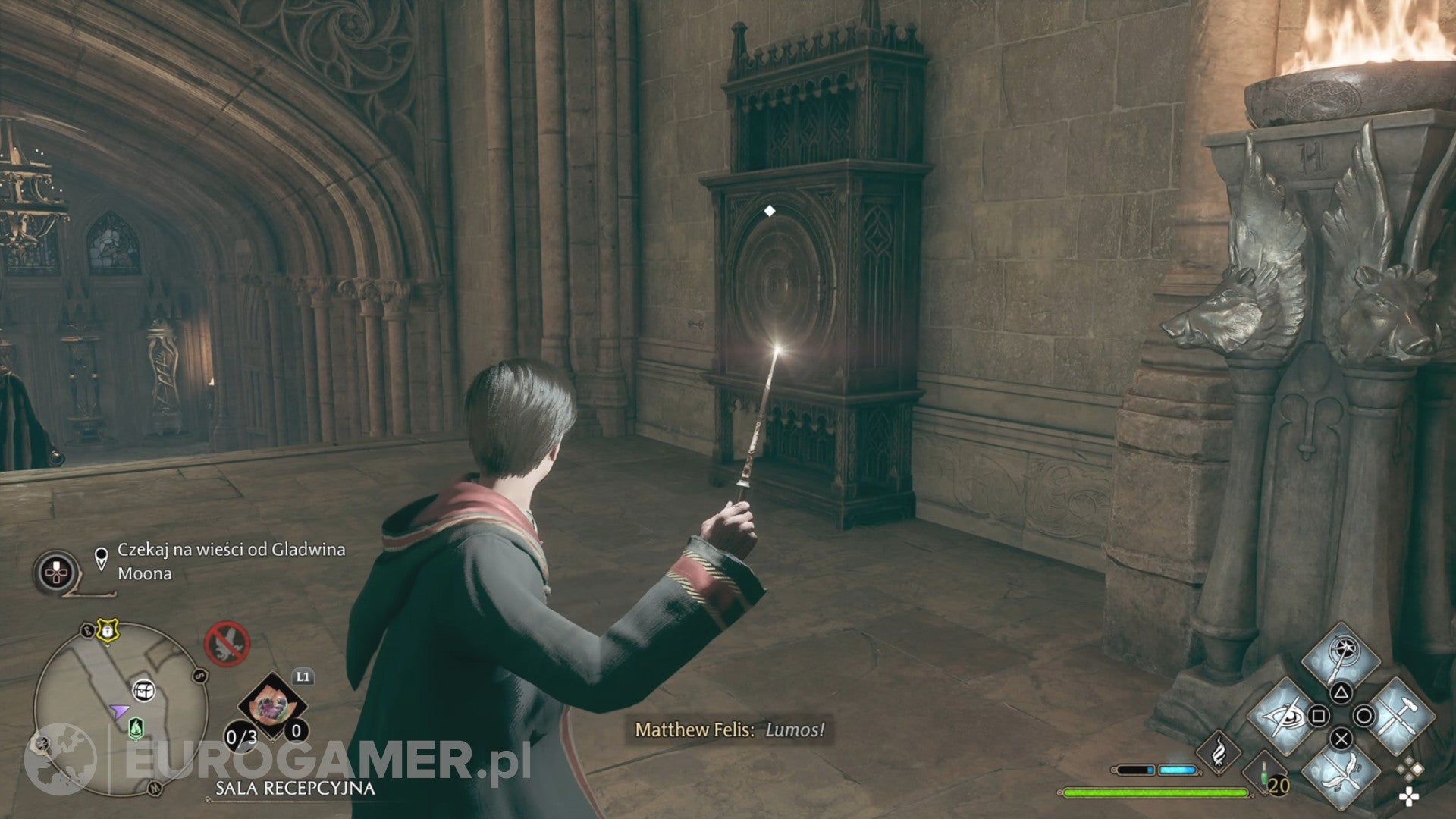Click the Cross button prompt in spell wheel
Image resolution: width=1456 pixels, height=819 pixels.
(x=1341, y=739)
